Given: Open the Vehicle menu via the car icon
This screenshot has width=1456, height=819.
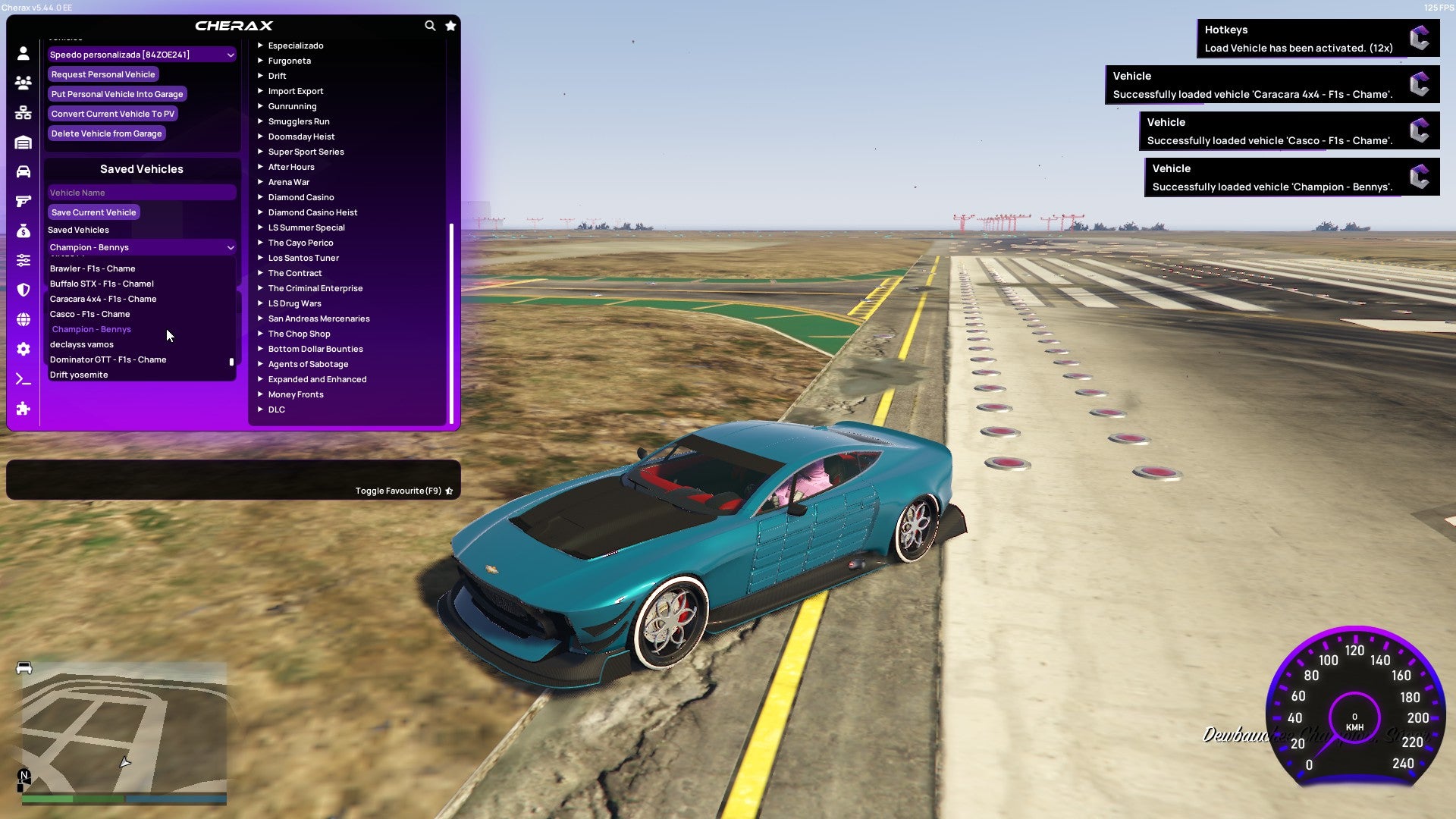Looking at the screenshot, I should (x=23, y=171).
